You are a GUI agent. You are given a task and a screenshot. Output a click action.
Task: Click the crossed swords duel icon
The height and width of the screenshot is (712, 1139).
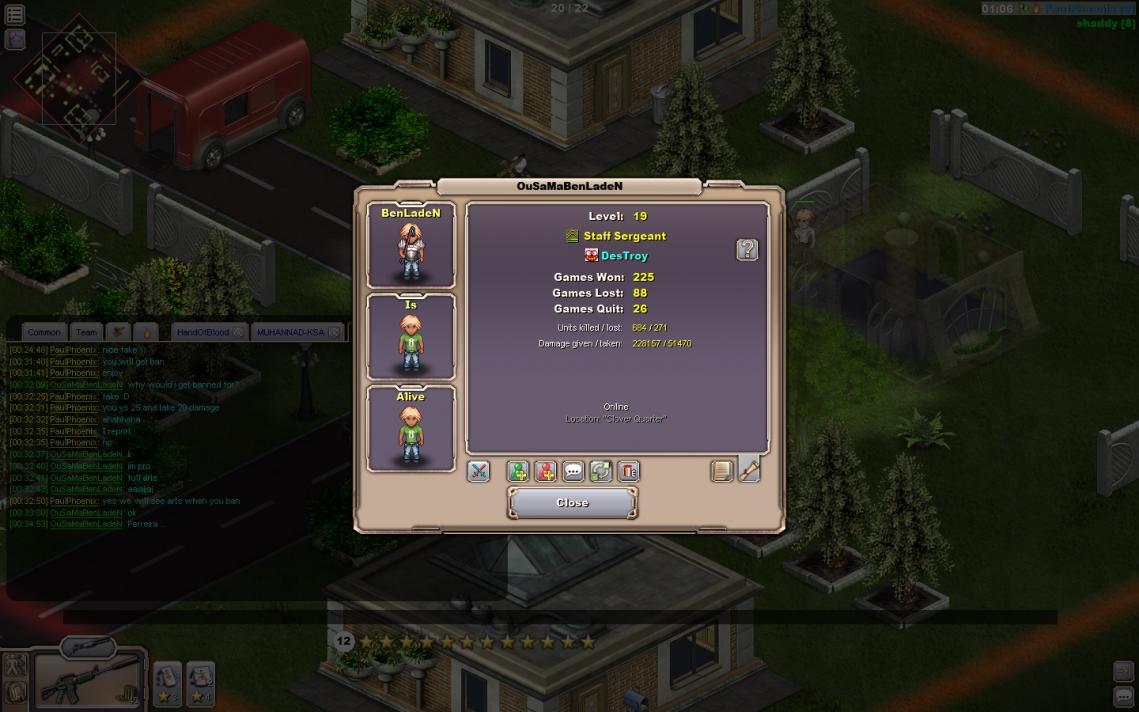pos(479,471)
